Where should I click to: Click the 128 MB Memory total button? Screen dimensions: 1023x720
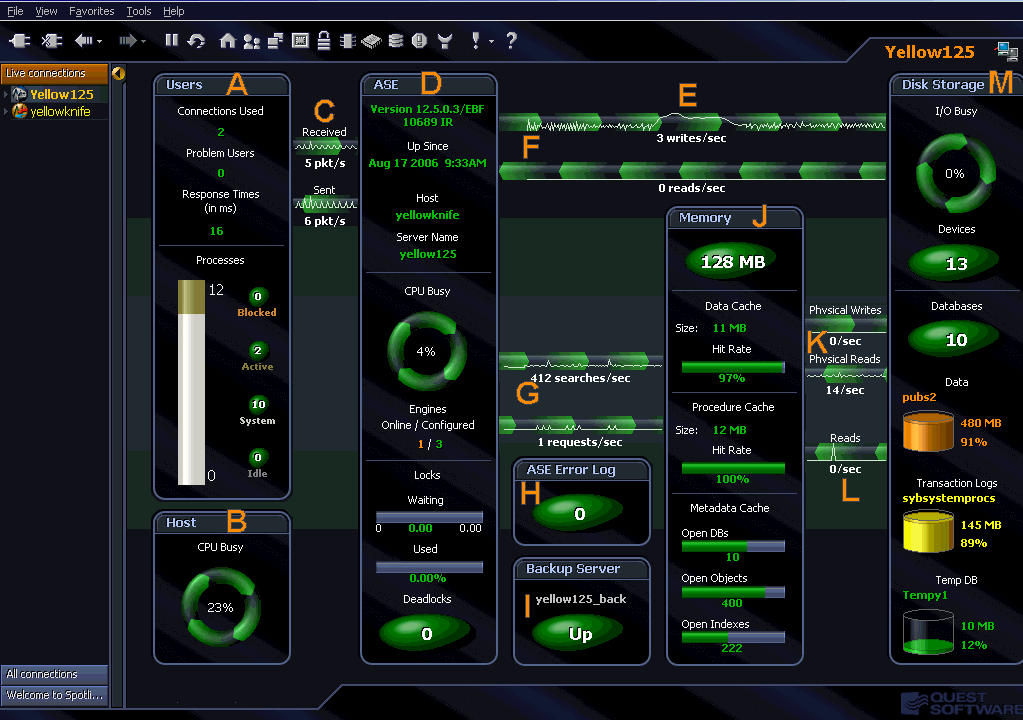coord(733,262)
